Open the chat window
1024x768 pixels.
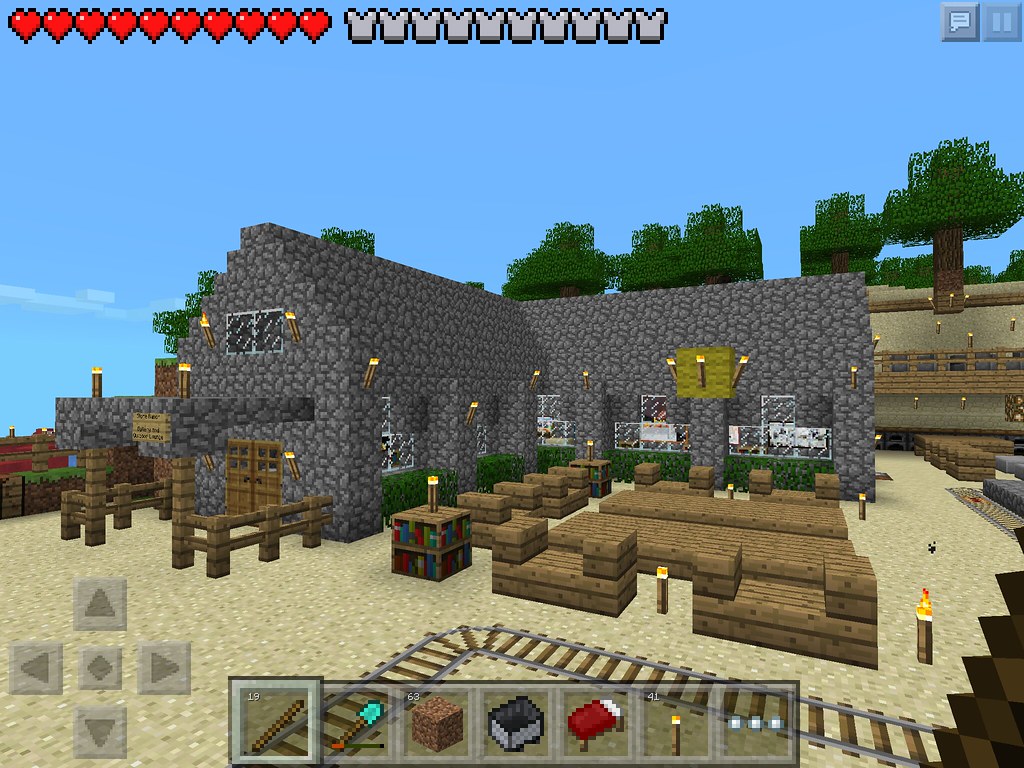coord(960,21)
